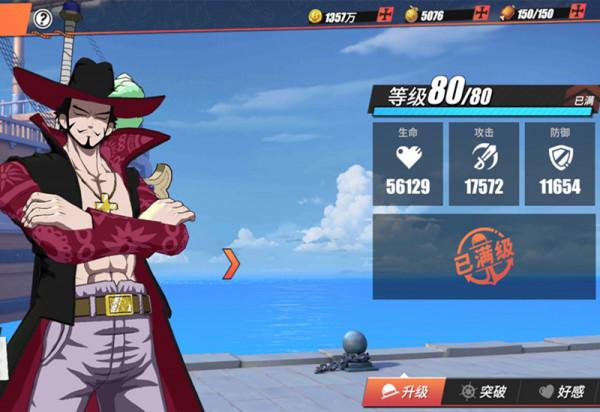Select the 攻击 attack stat panel

pos(483,164)
